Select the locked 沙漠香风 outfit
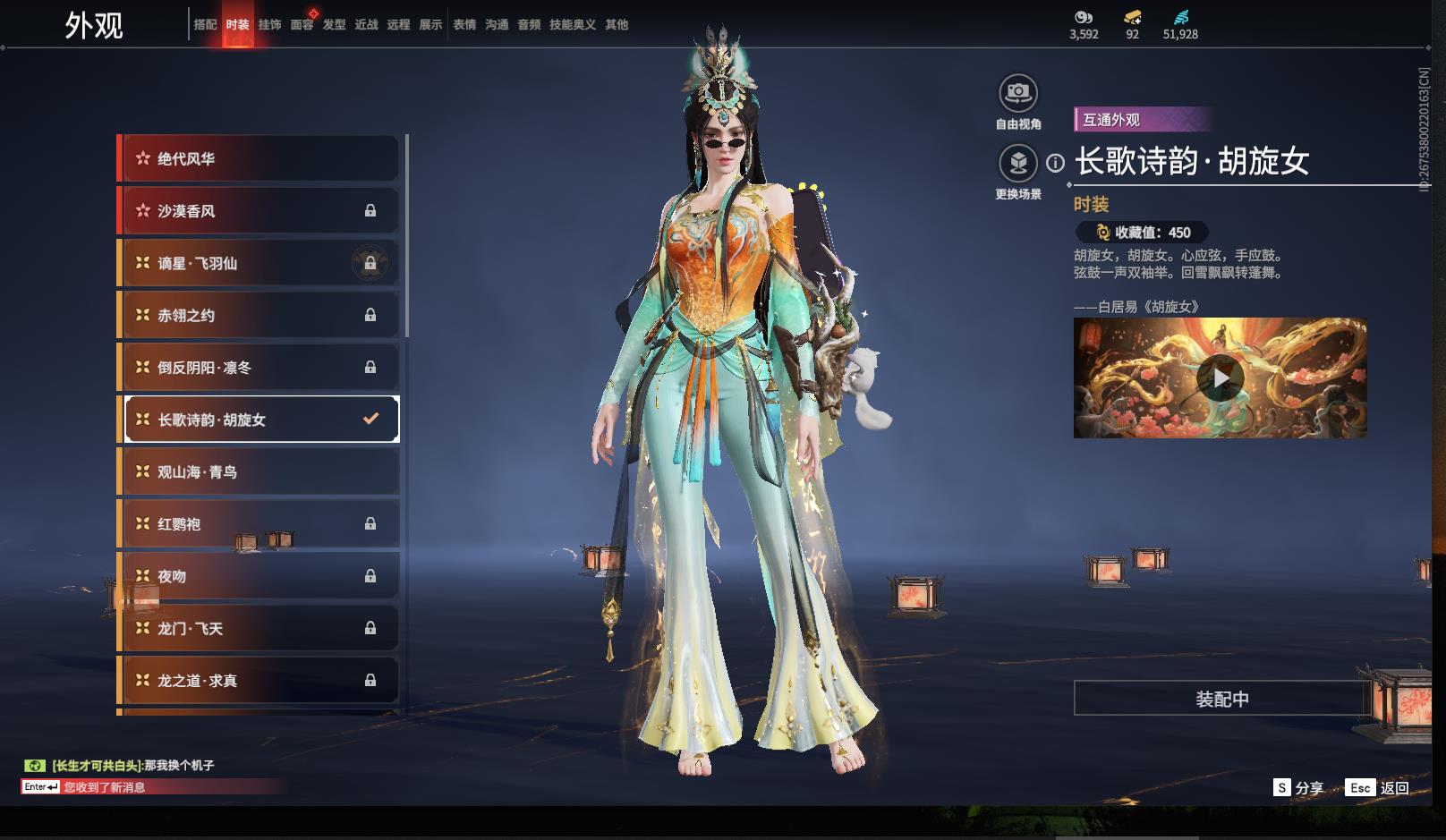 tap(259, 211)
